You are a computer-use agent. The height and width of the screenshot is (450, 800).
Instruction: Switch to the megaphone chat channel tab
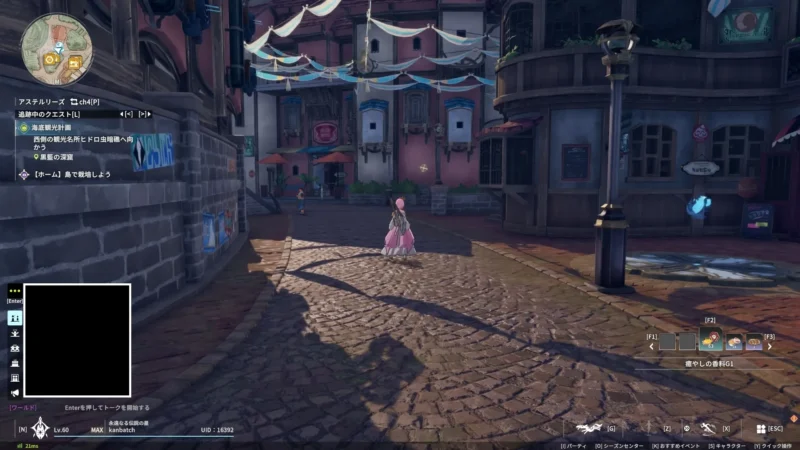coord(15,393)
